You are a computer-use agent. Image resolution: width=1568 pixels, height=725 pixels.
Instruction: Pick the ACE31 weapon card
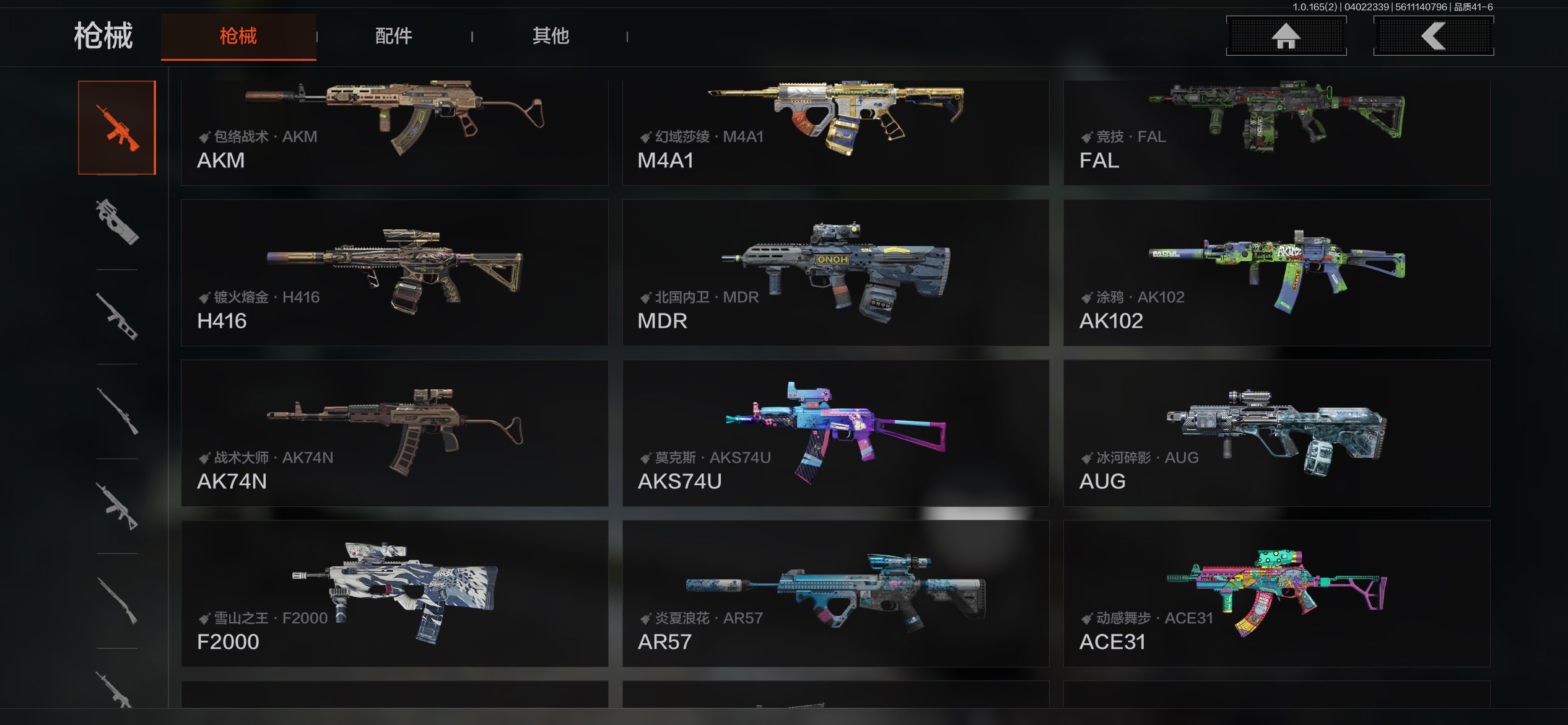[1276, 594]
